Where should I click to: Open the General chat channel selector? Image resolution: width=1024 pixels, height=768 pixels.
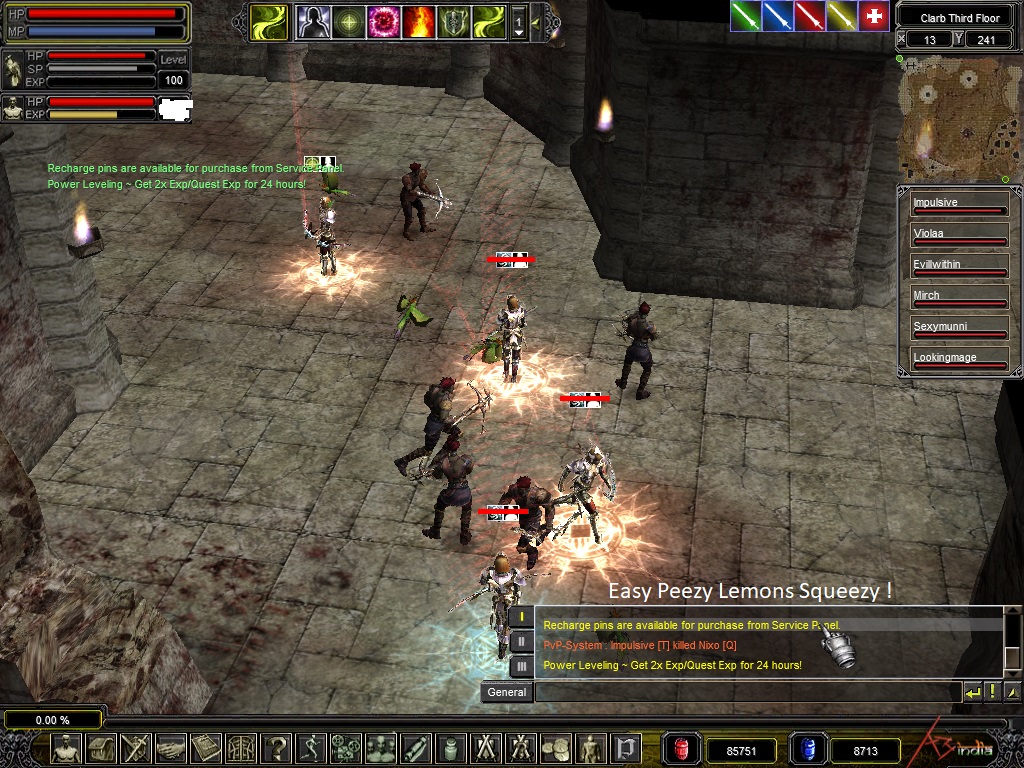tap(506, 692)
